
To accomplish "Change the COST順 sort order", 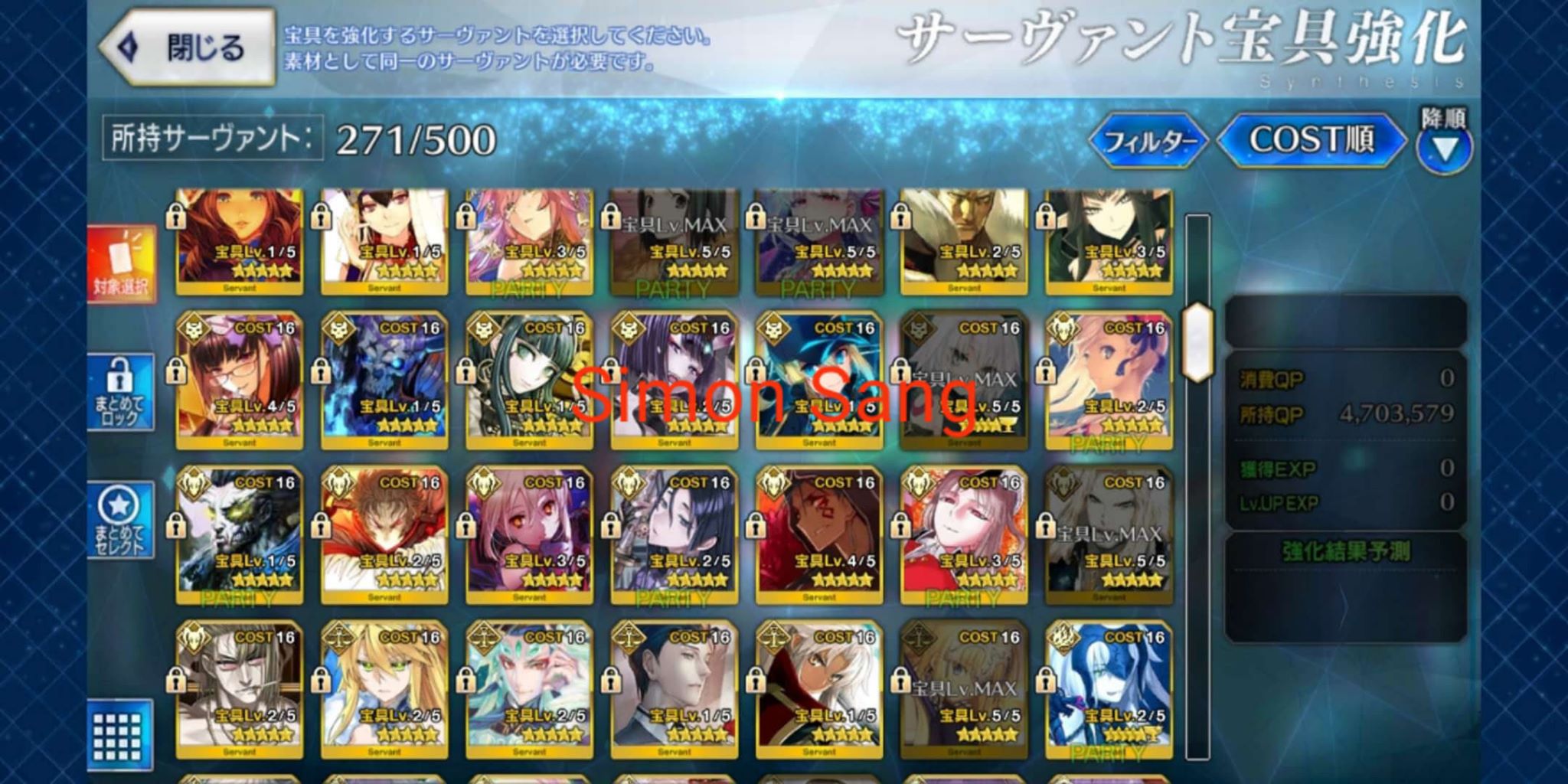I will [1312, 140].
